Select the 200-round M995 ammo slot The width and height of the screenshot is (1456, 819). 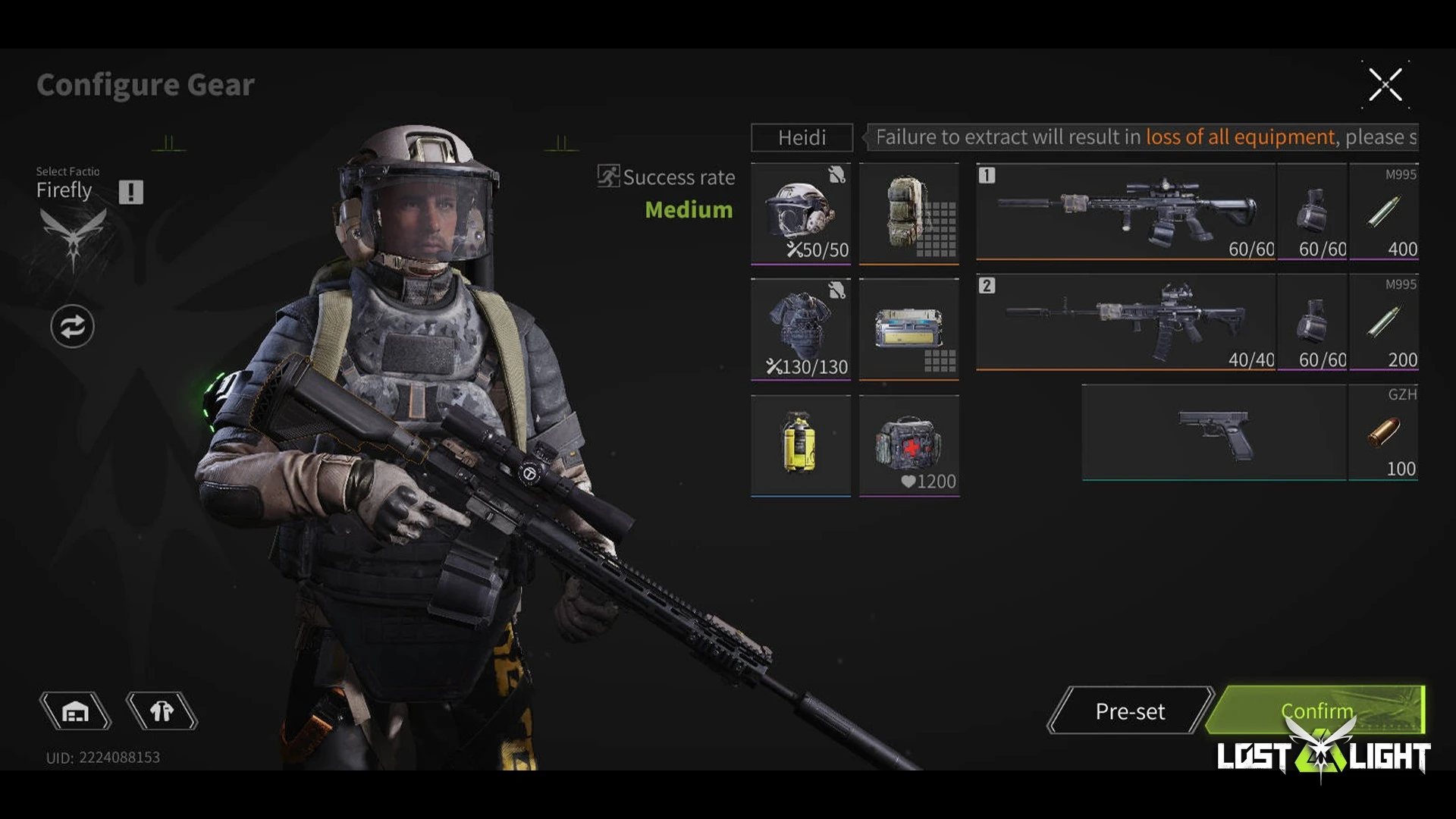coord(1383,322)
